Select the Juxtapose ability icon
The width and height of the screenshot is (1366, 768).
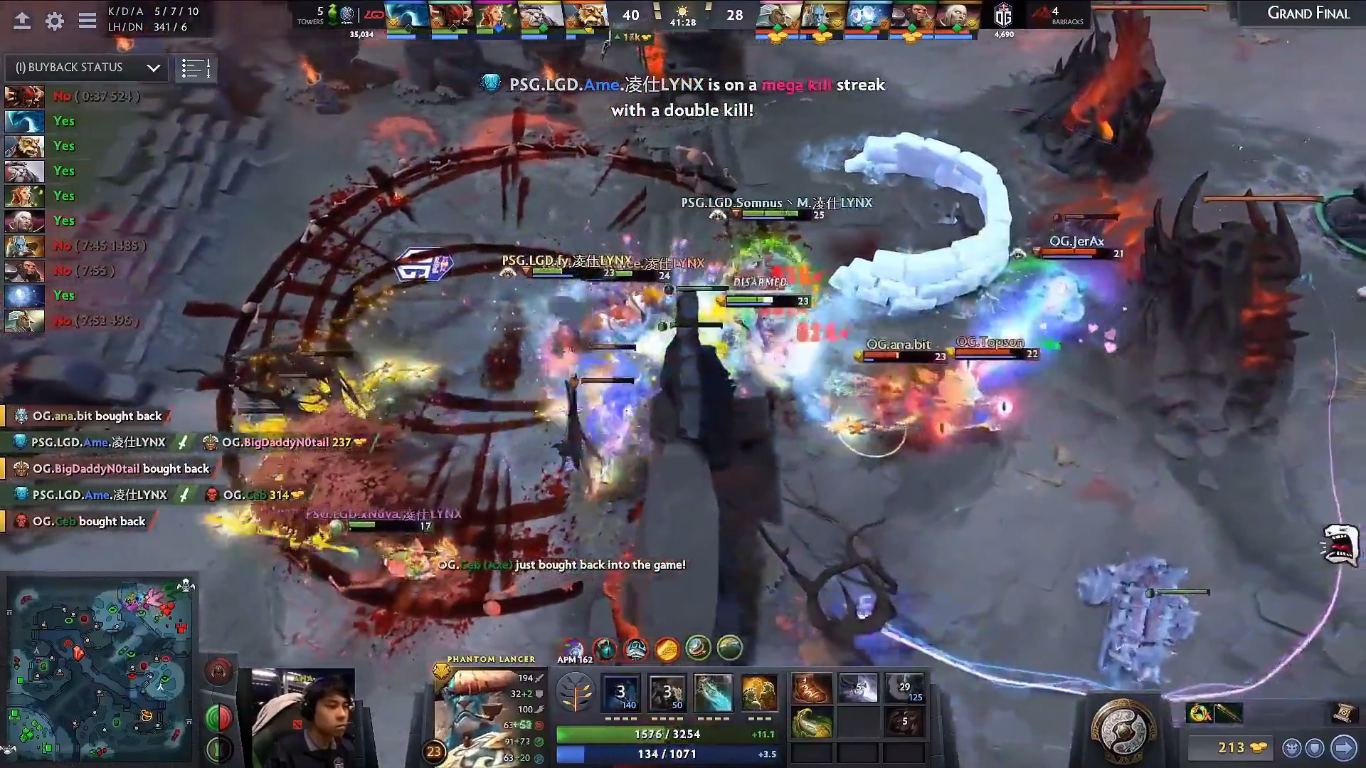[x=759, y=693]
